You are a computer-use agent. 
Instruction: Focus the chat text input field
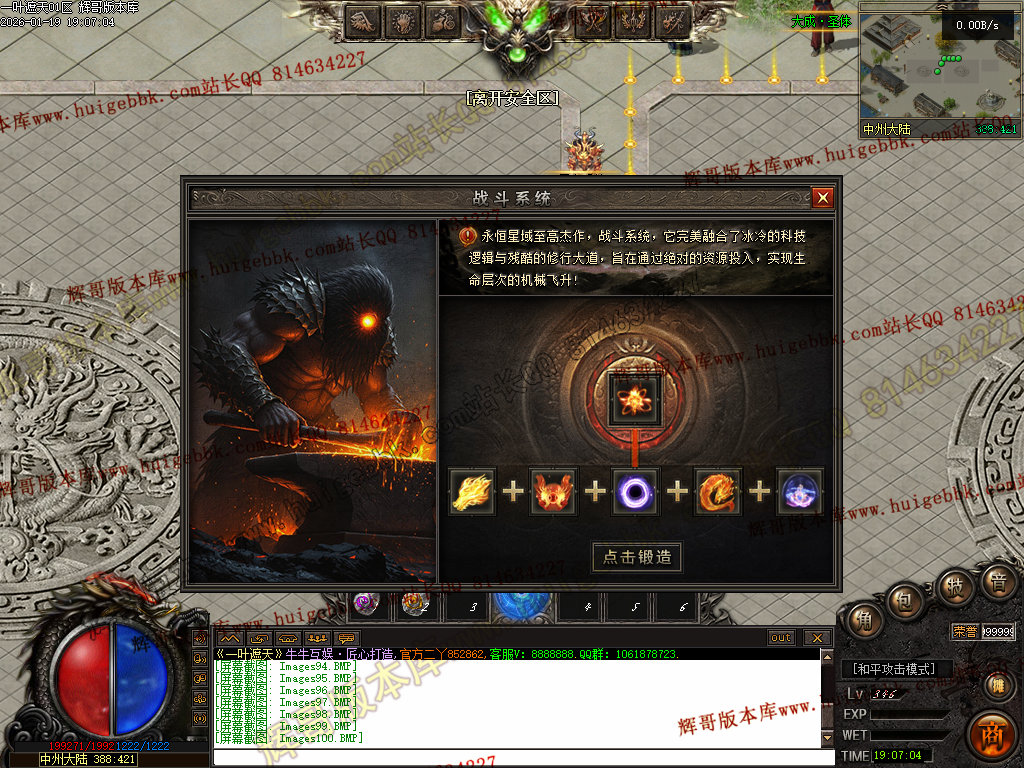click(x=520, y=757)
